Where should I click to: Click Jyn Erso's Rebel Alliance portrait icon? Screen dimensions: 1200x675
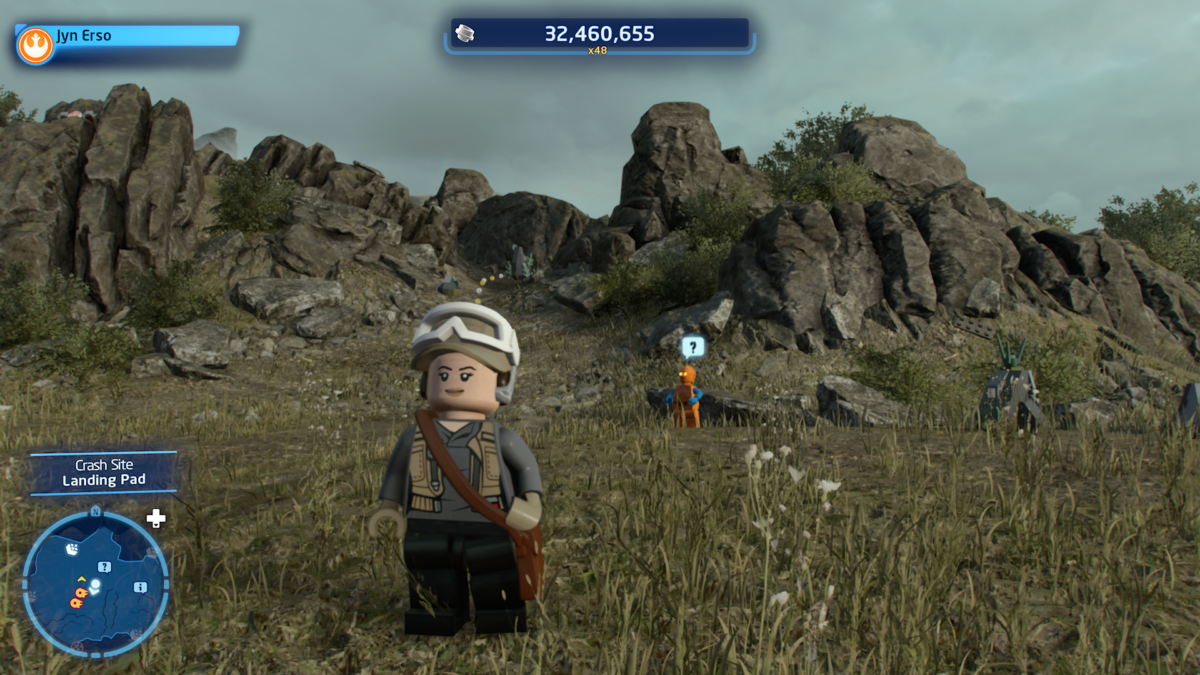pos(35,45)
